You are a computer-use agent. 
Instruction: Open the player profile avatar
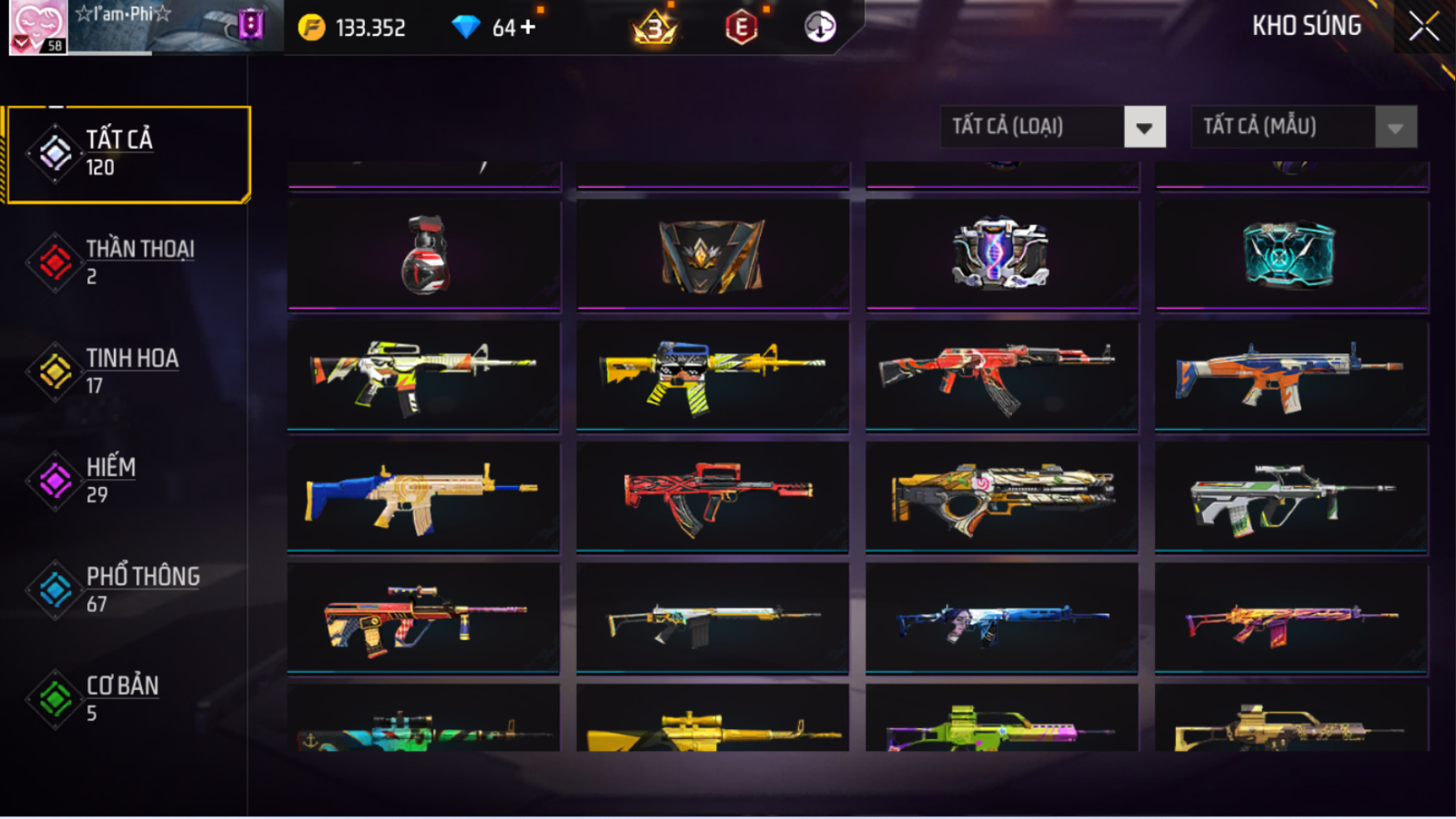[x=37, y=27]
